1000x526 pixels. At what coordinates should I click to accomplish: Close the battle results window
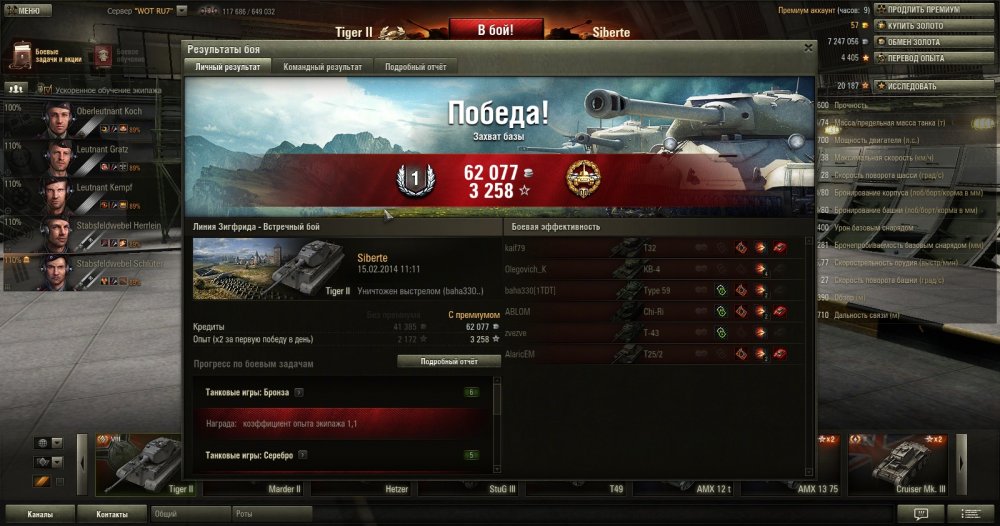808,47
